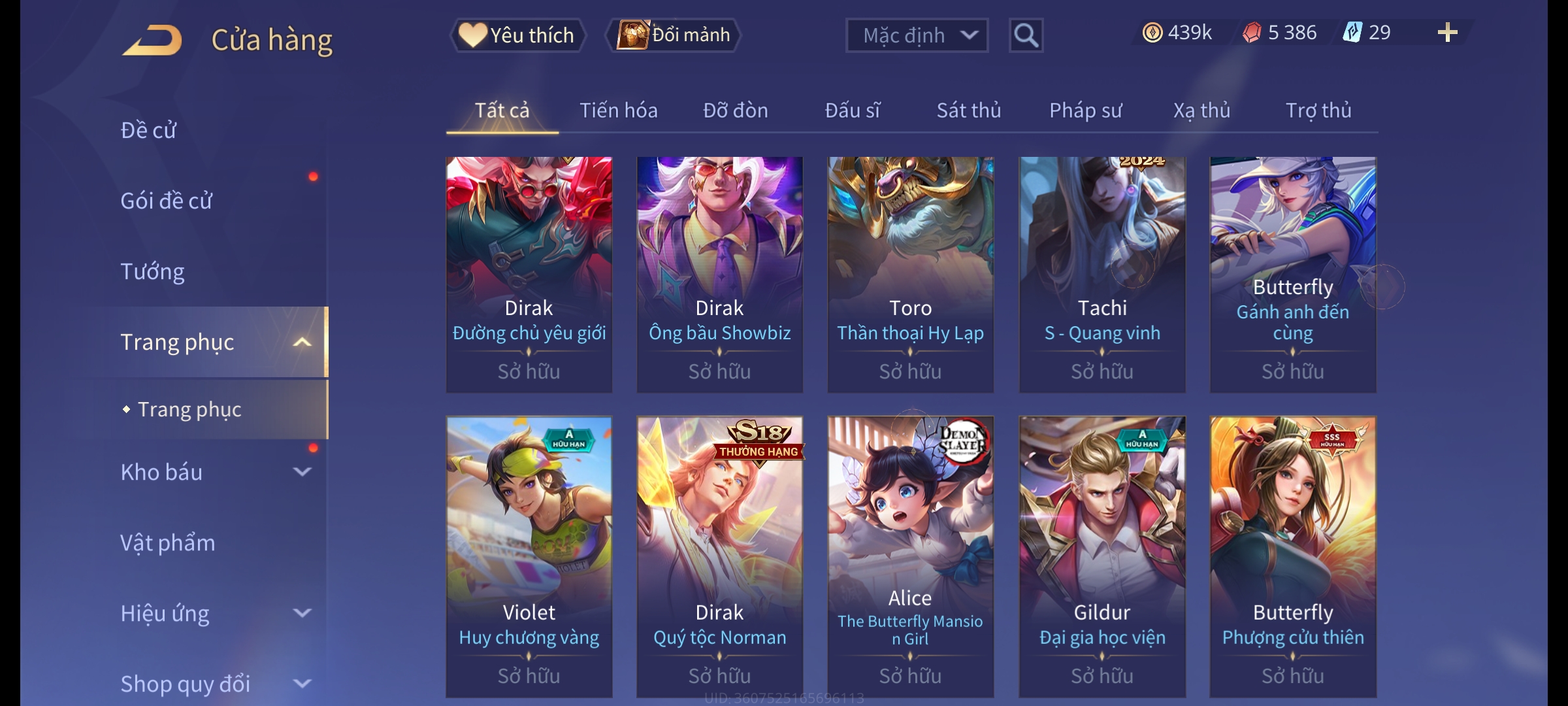Show the Pháp sư skins tab
Screen dimensions: 1568x706
1085,110
